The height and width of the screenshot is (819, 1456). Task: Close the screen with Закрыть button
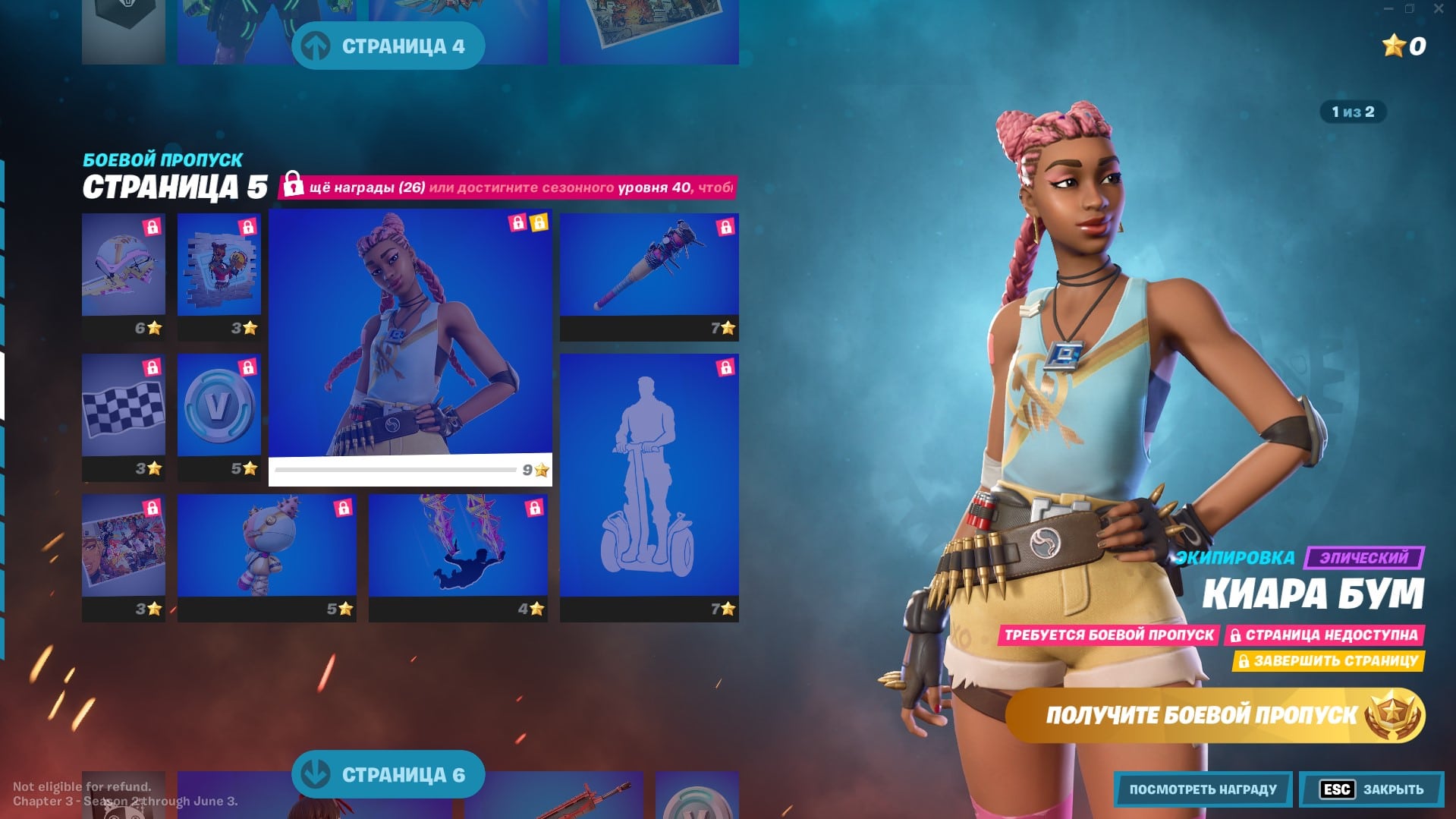[x=1372, y=789]
